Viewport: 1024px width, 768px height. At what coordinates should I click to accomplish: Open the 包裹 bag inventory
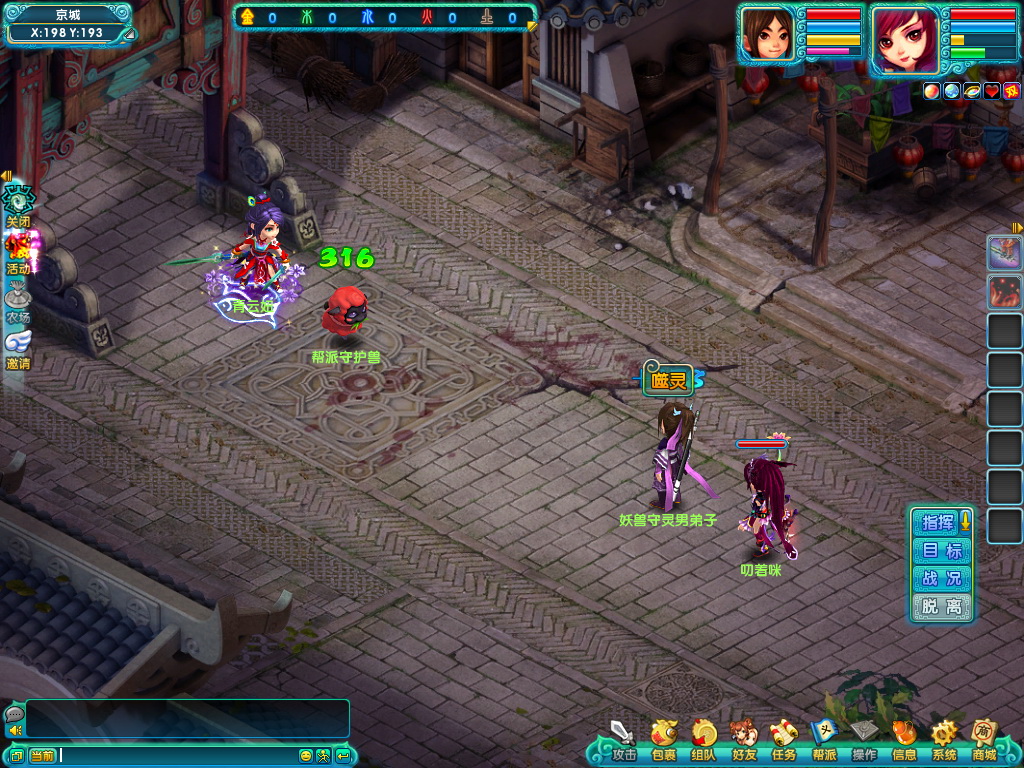pyautogui.click(x=663, y=738)
